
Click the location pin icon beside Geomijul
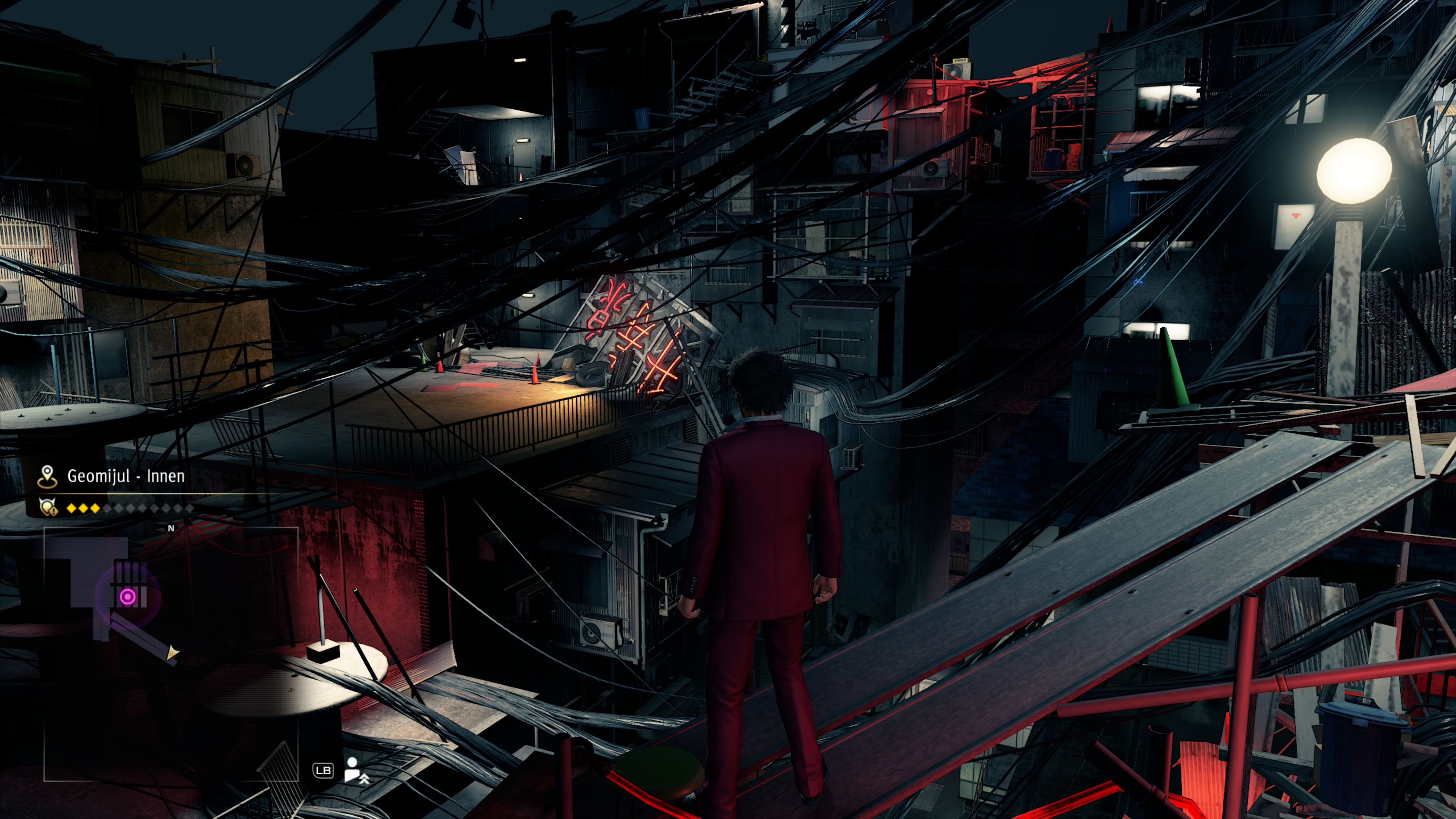[47, 477]
